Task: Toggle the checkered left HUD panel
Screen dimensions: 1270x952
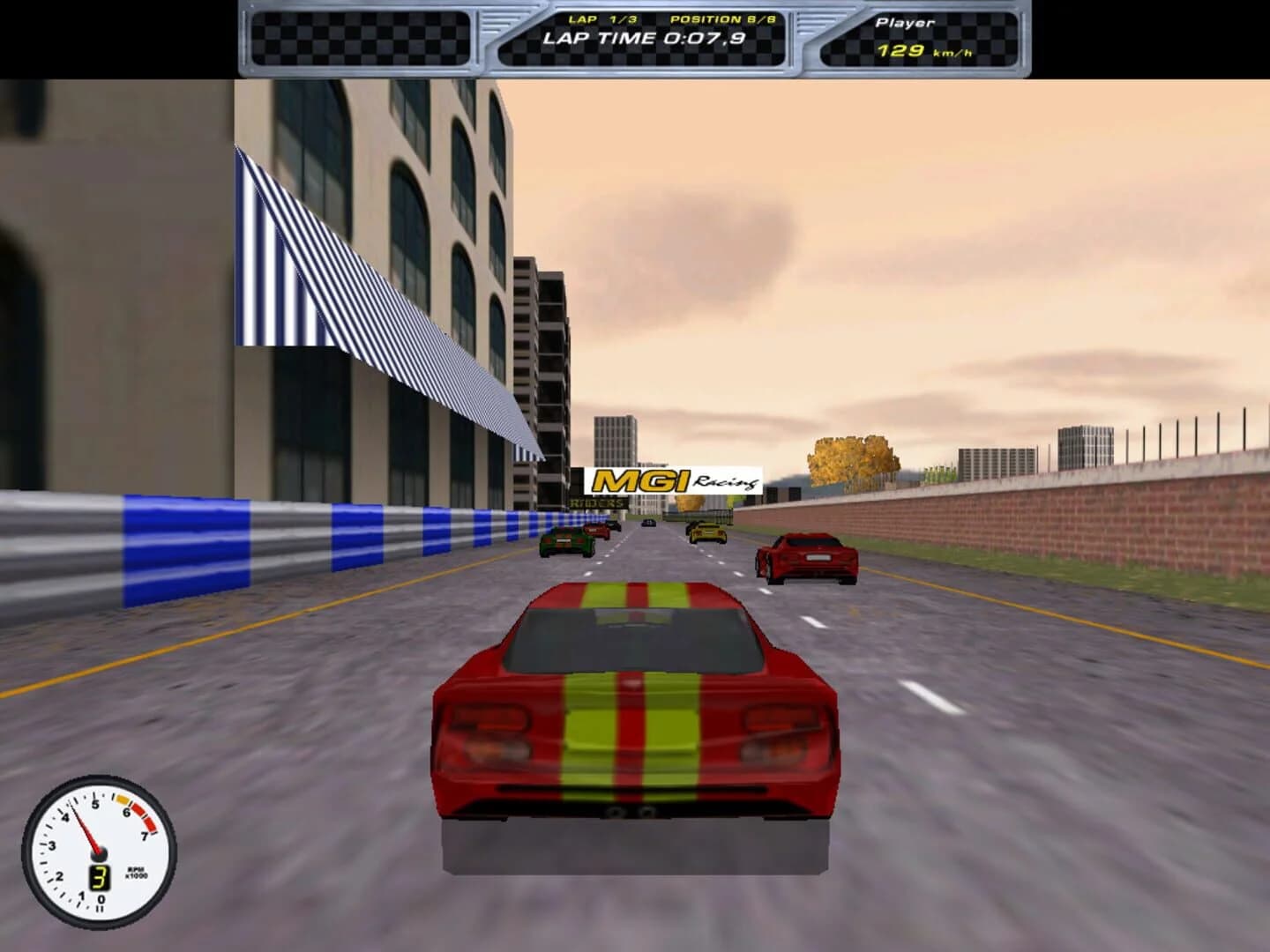Action: (x=362, y=40)
